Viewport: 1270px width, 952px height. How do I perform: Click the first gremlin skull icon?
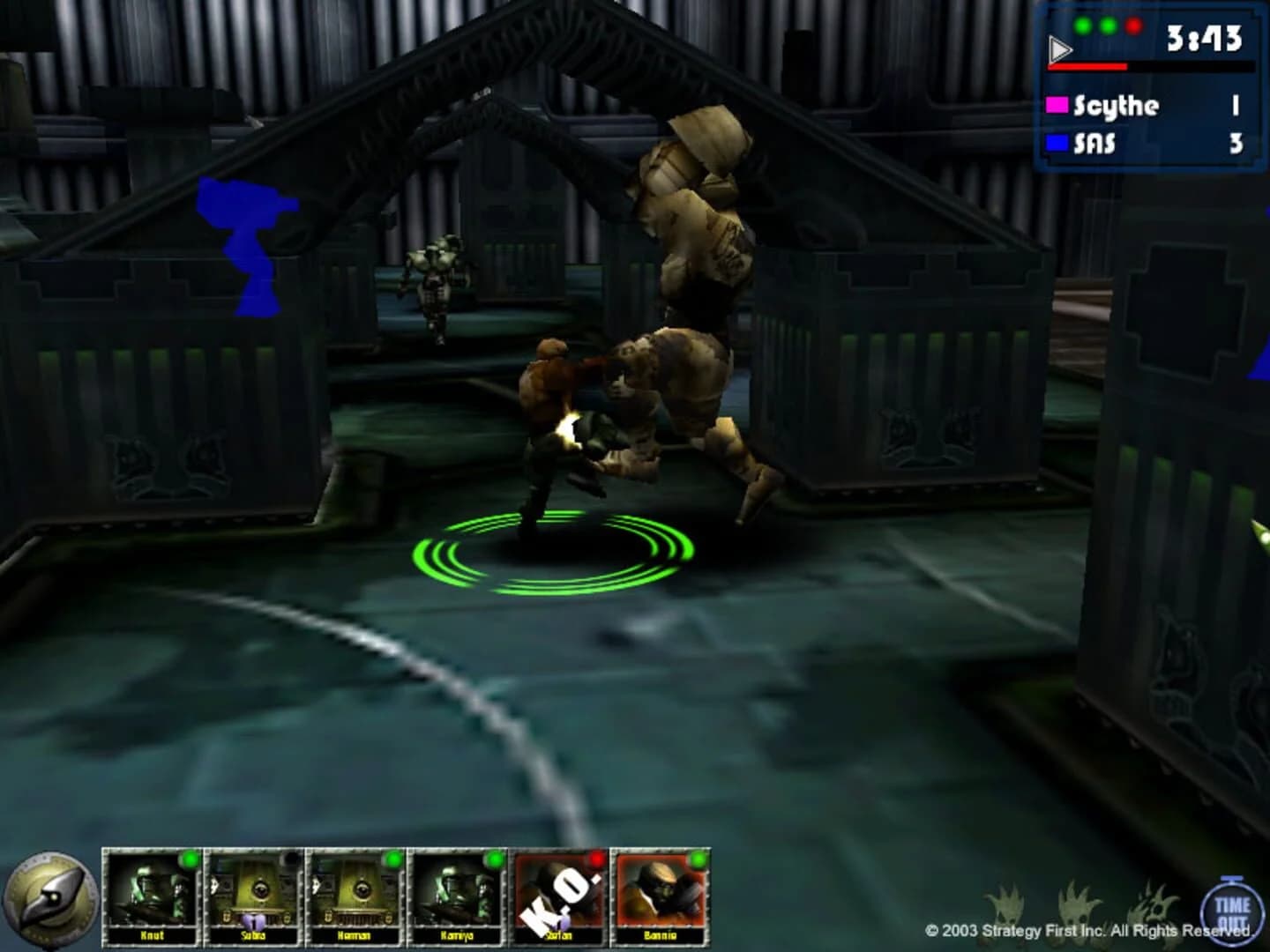tap(1006, 906)
